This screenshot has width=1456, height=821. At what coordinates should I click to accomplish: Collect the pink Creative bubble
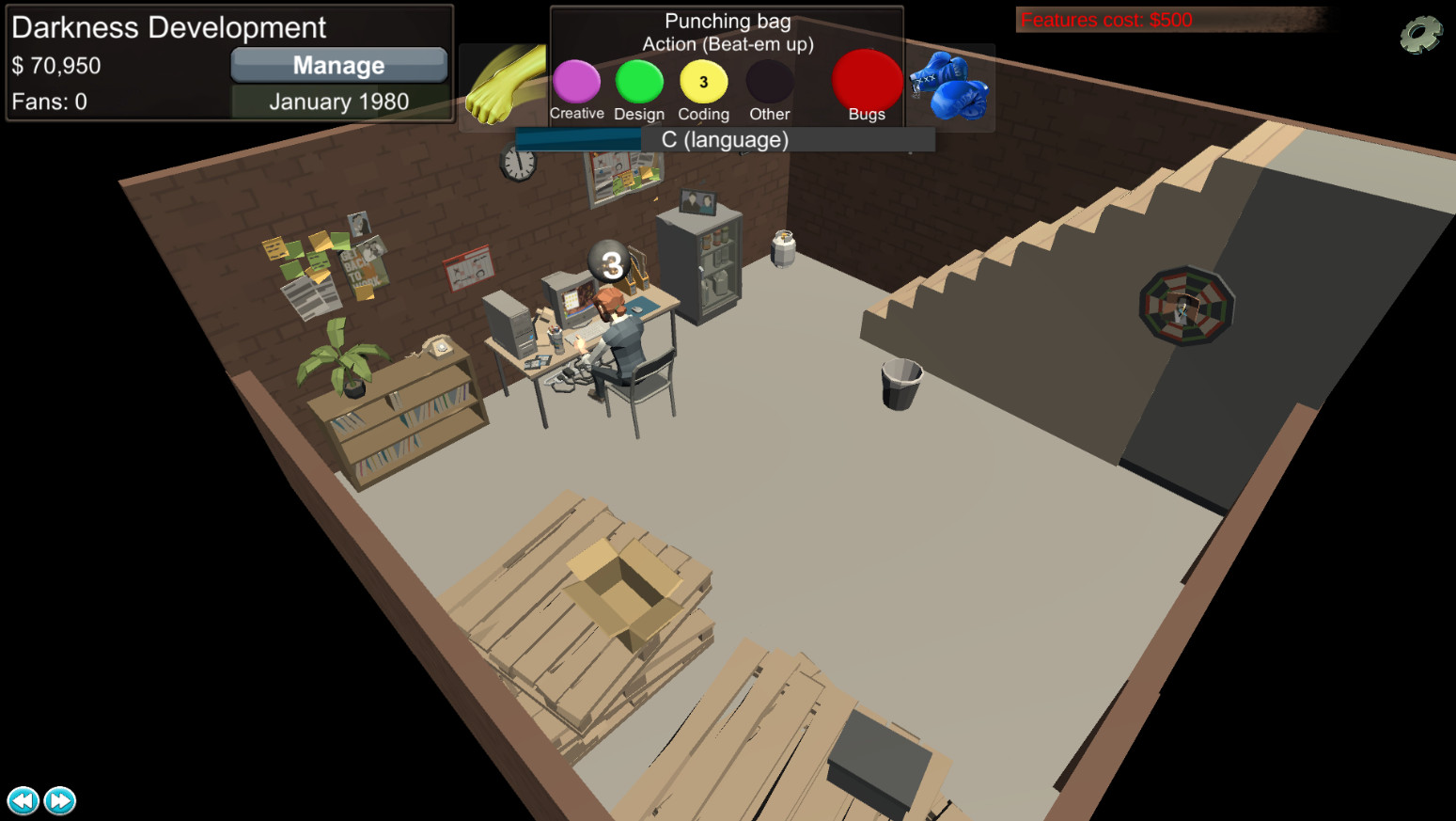coord(576,83)
